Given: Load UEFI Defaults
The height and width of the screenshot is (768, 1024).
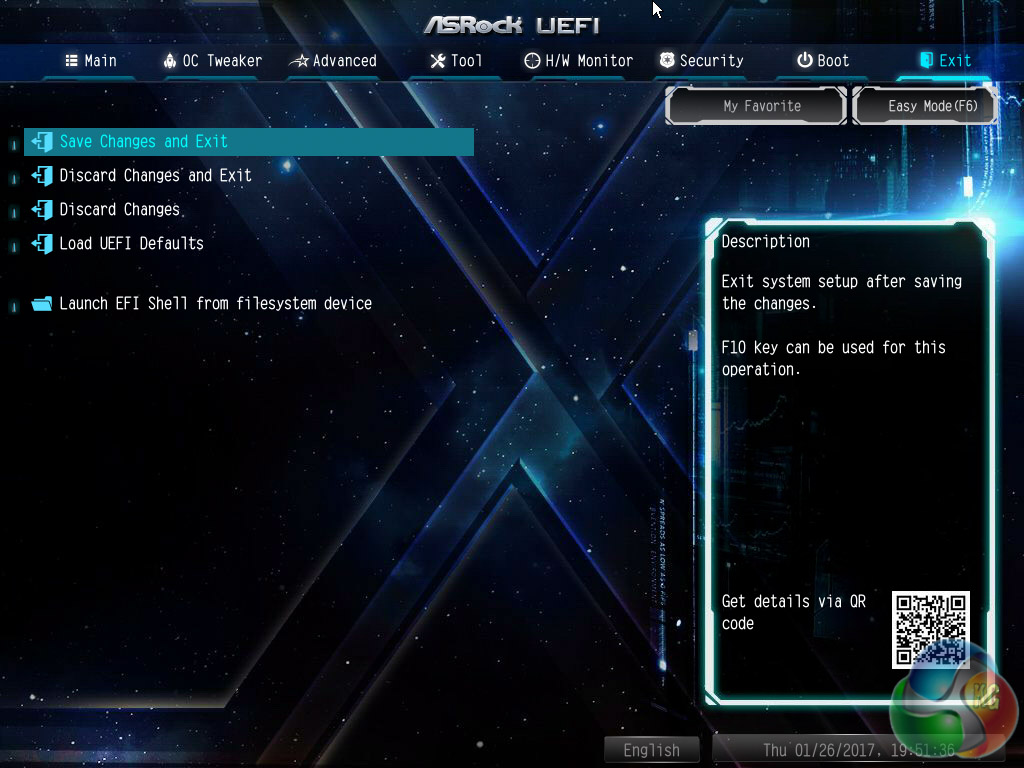Looking at the screenshot, I should tap(131, 243).
